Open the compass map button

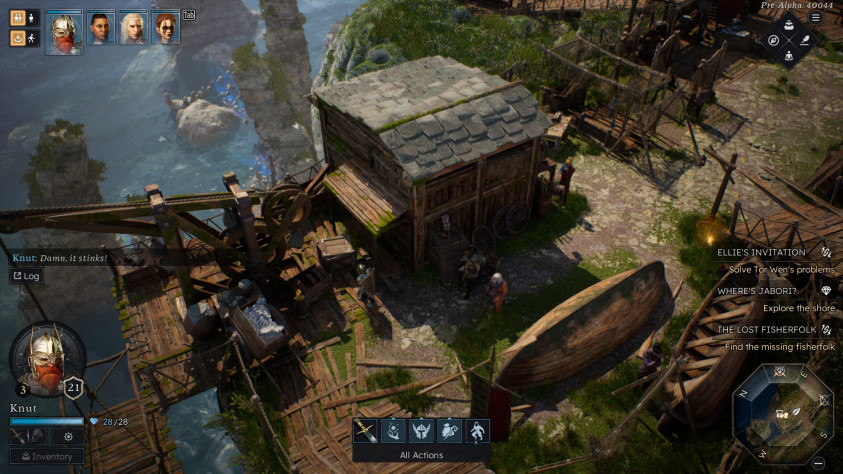pyautogui.click(x=773, y=41)
